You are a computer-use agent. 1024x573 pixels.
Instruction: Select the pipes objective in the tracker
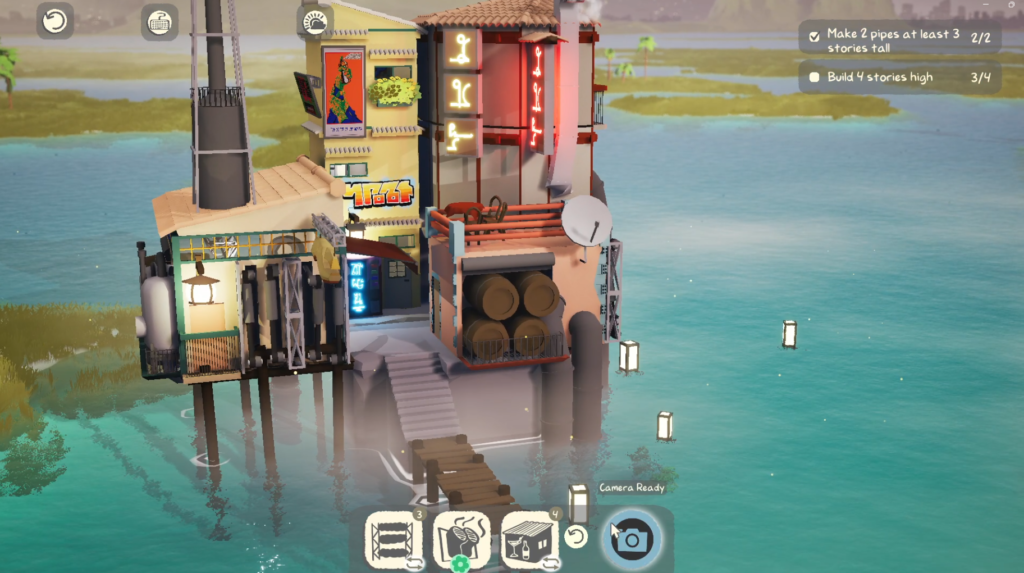[x=899, y=40]
